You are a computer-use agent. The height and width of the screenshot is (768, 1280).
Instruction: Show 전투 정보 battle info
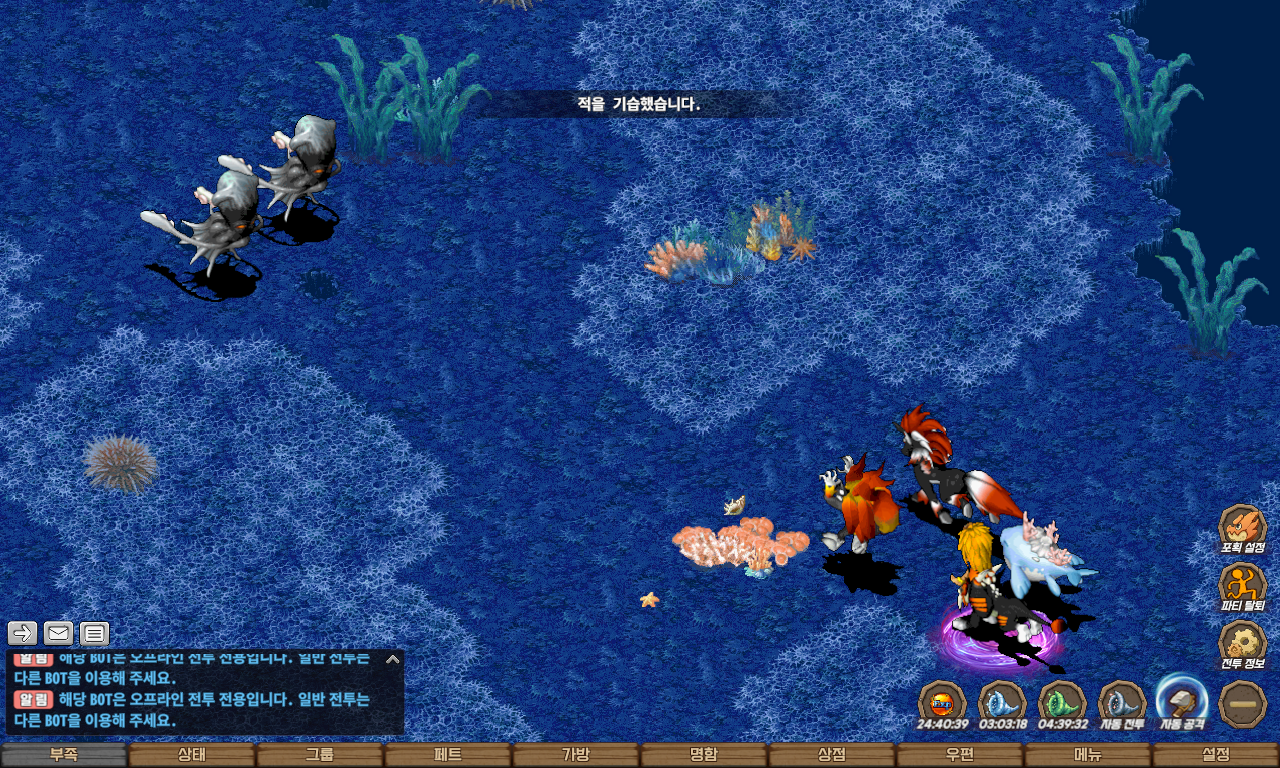click(1242, 643)
